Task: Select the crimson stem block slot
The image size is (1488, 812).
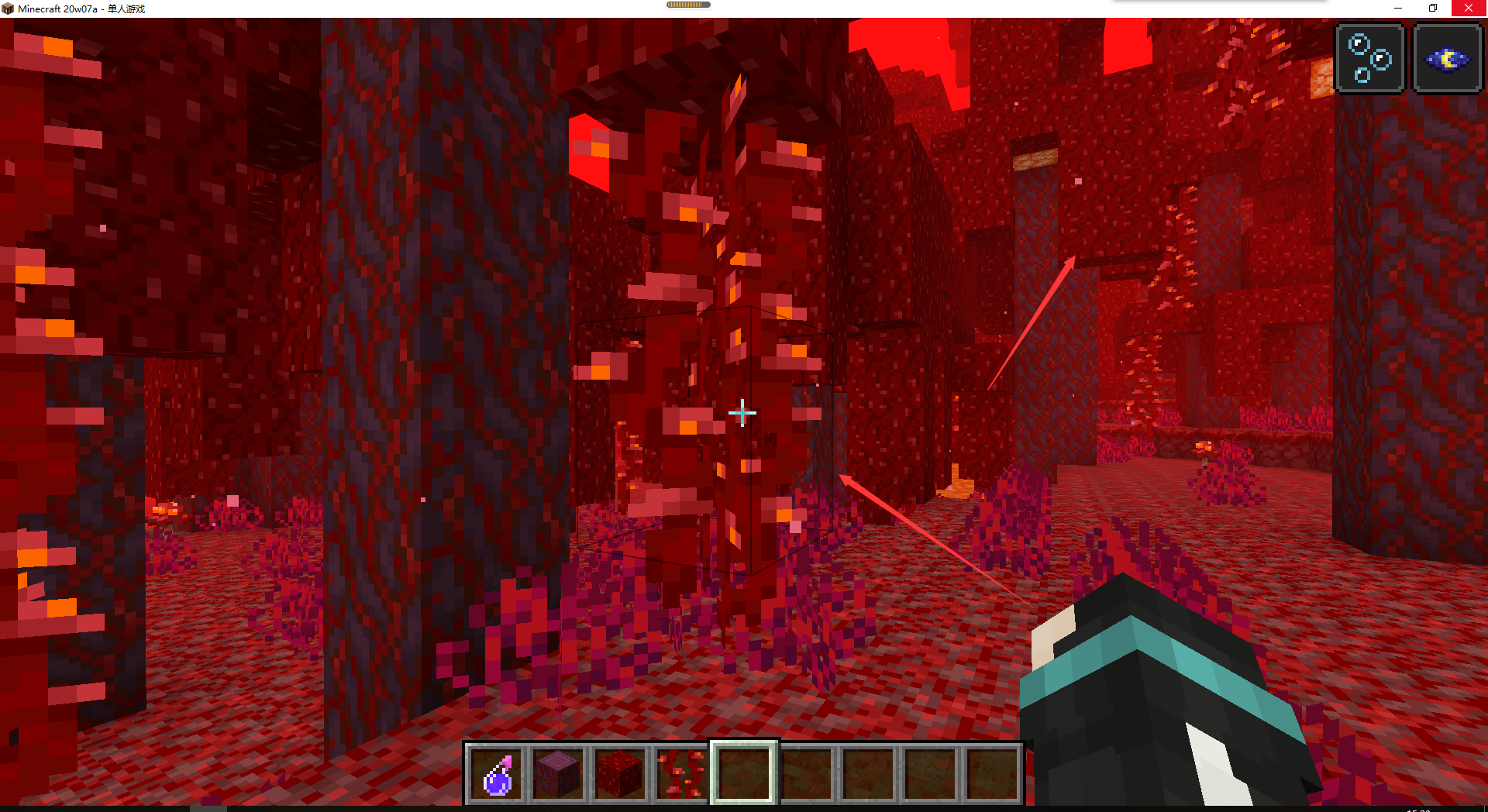Action: 558,773
